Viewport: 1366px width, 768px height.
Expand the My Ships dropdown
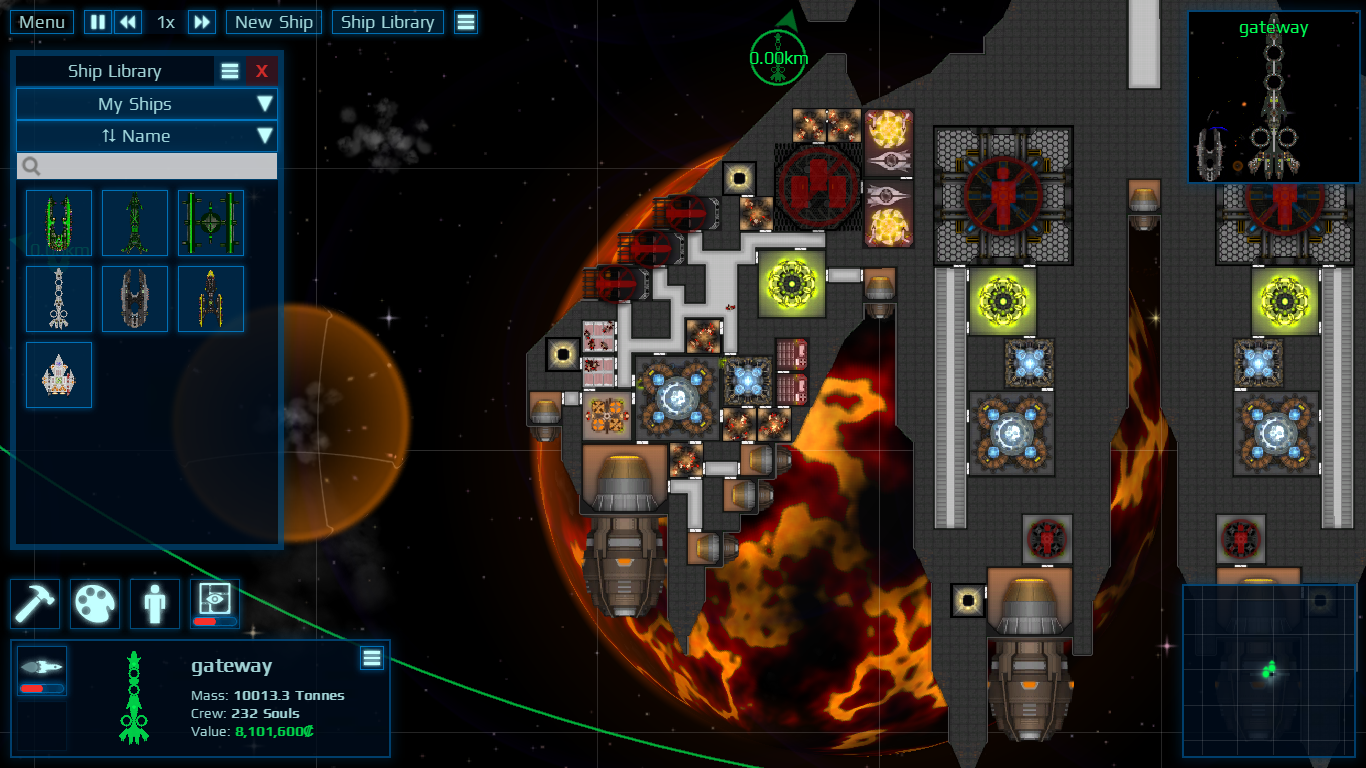146,104
